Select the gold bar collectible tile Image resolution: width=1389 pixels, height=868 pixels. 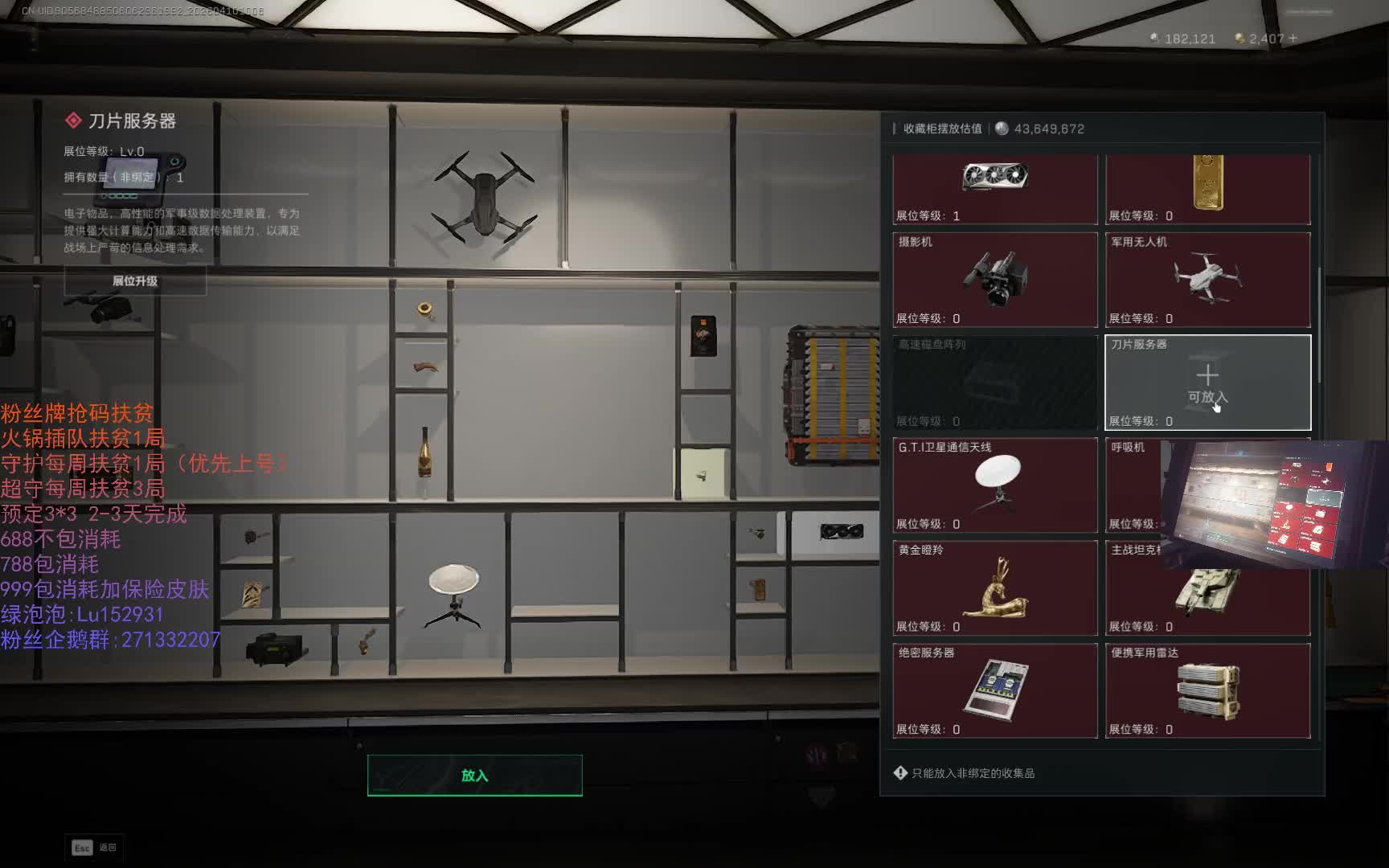coord(1207,188)
